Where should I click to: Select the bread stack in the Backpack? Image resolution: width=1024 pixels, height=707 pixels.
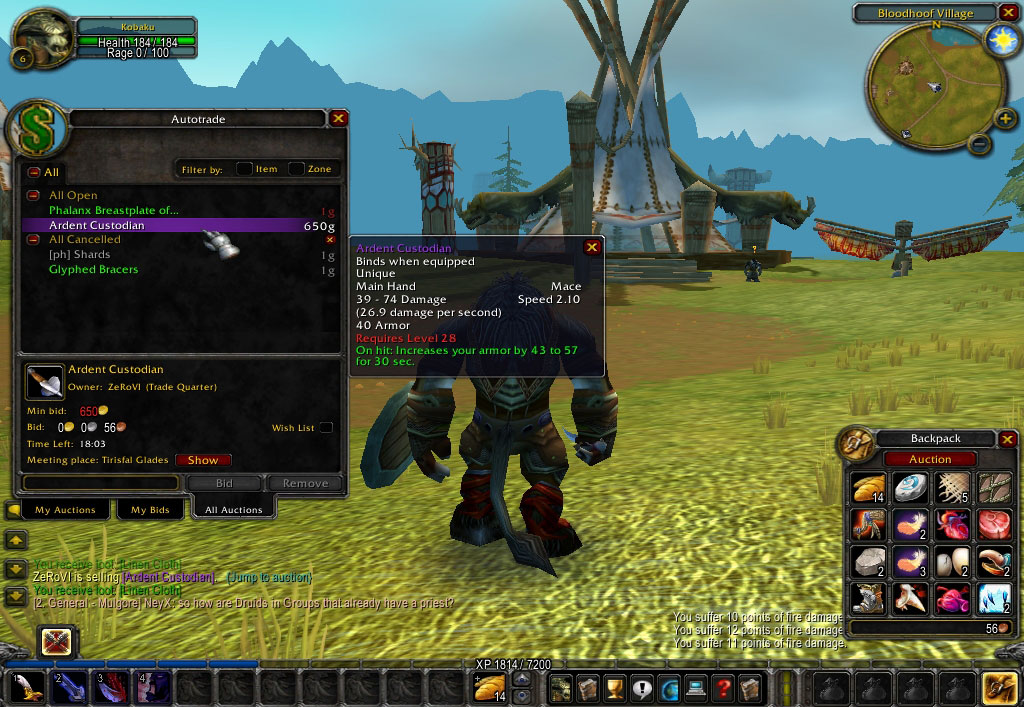(868, 487)
